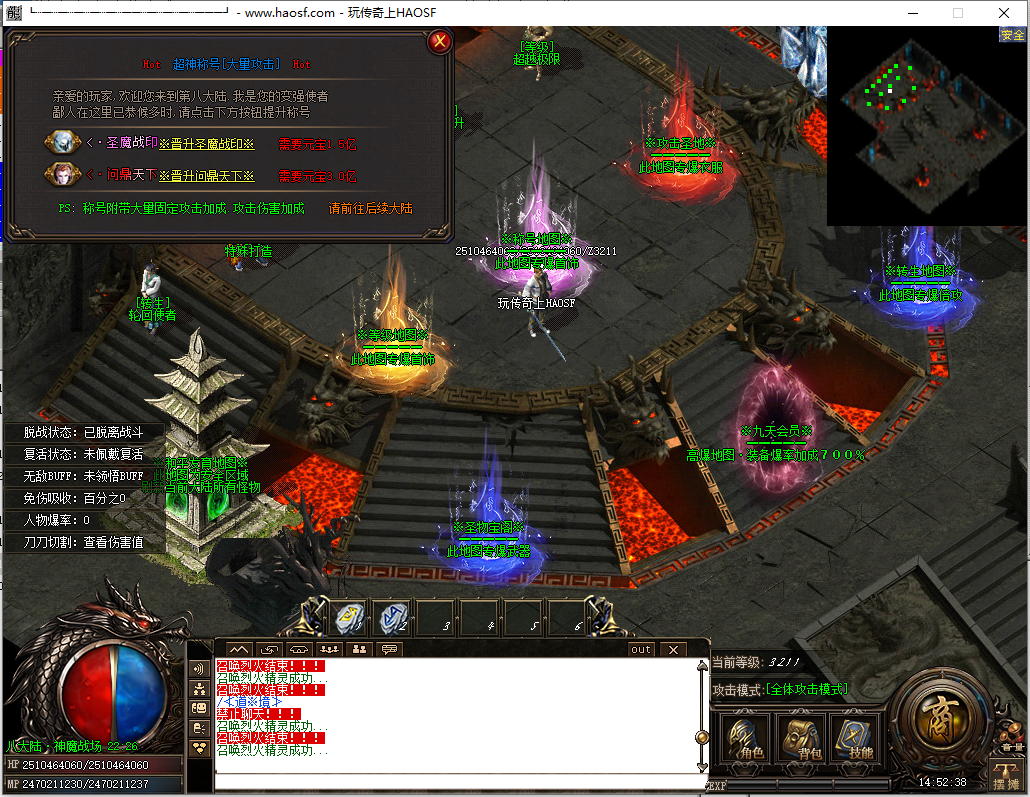Close the chat window with its X button
Image resolution: width=1030 pixels, height=797 pixels.
673,650
